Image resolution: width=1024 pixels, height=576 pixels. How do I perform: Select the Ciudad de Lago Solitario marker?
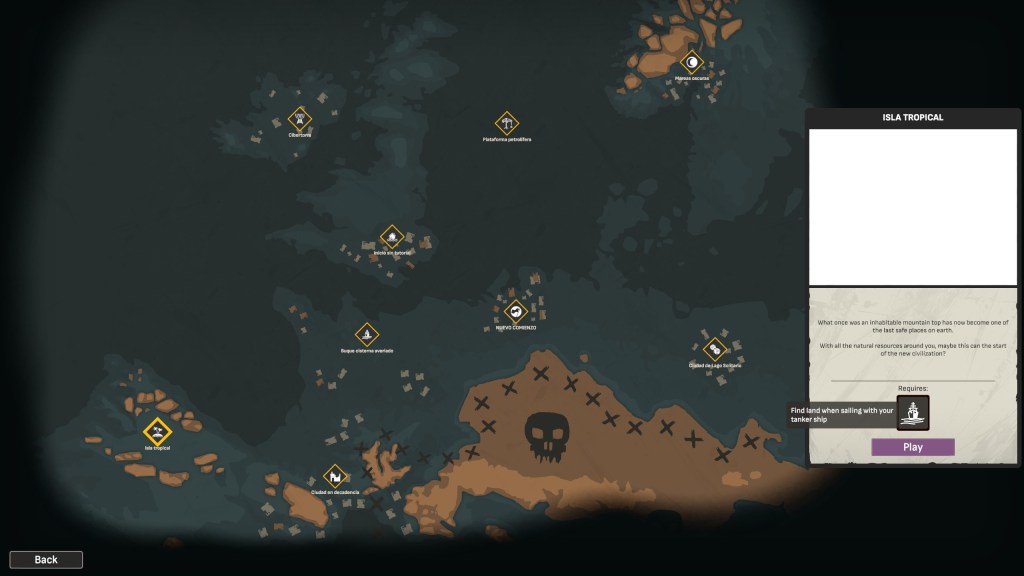click(714, 349)
